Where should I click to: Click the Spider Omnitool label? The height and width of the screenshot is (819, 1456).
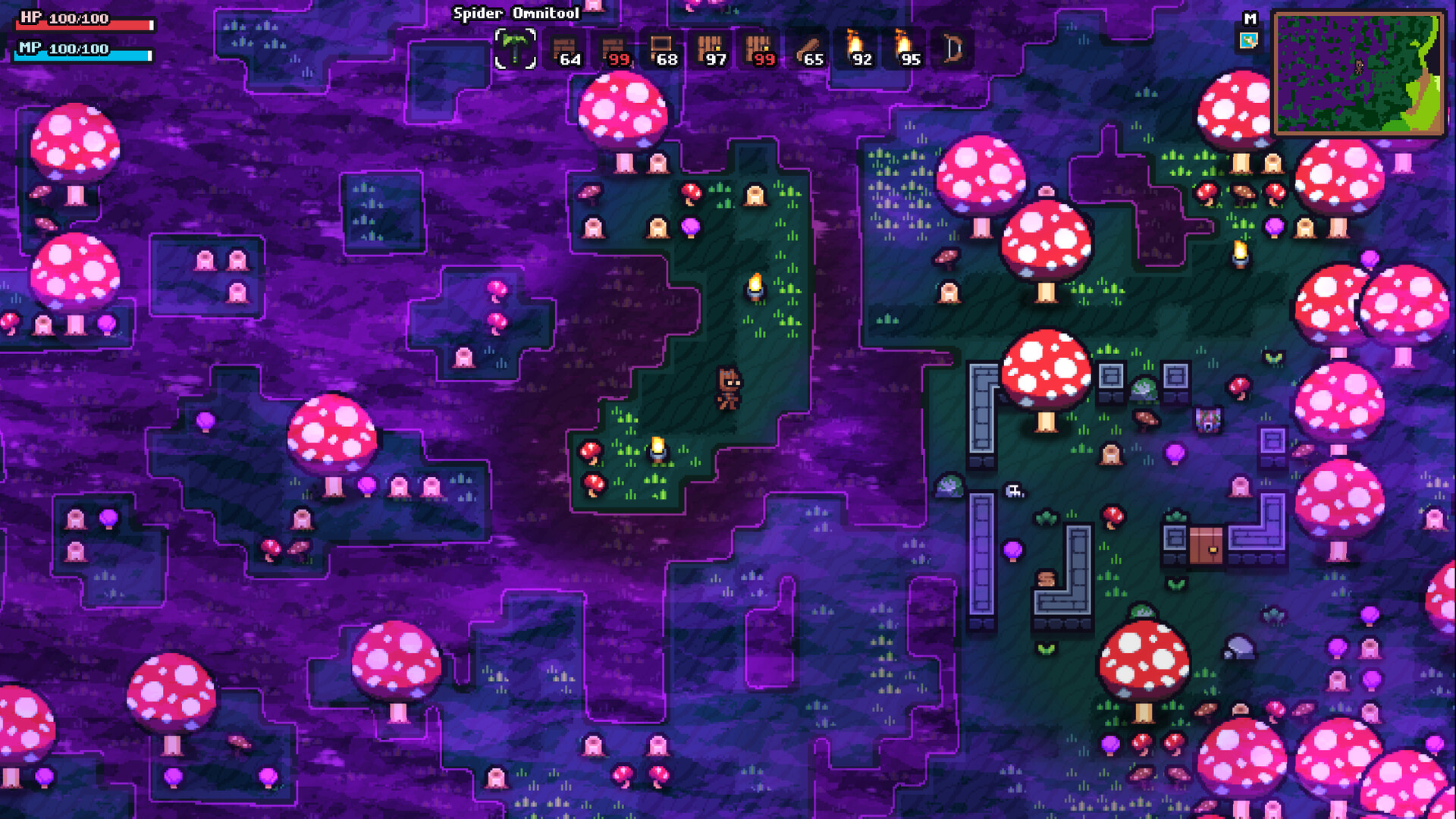(516, 13)
